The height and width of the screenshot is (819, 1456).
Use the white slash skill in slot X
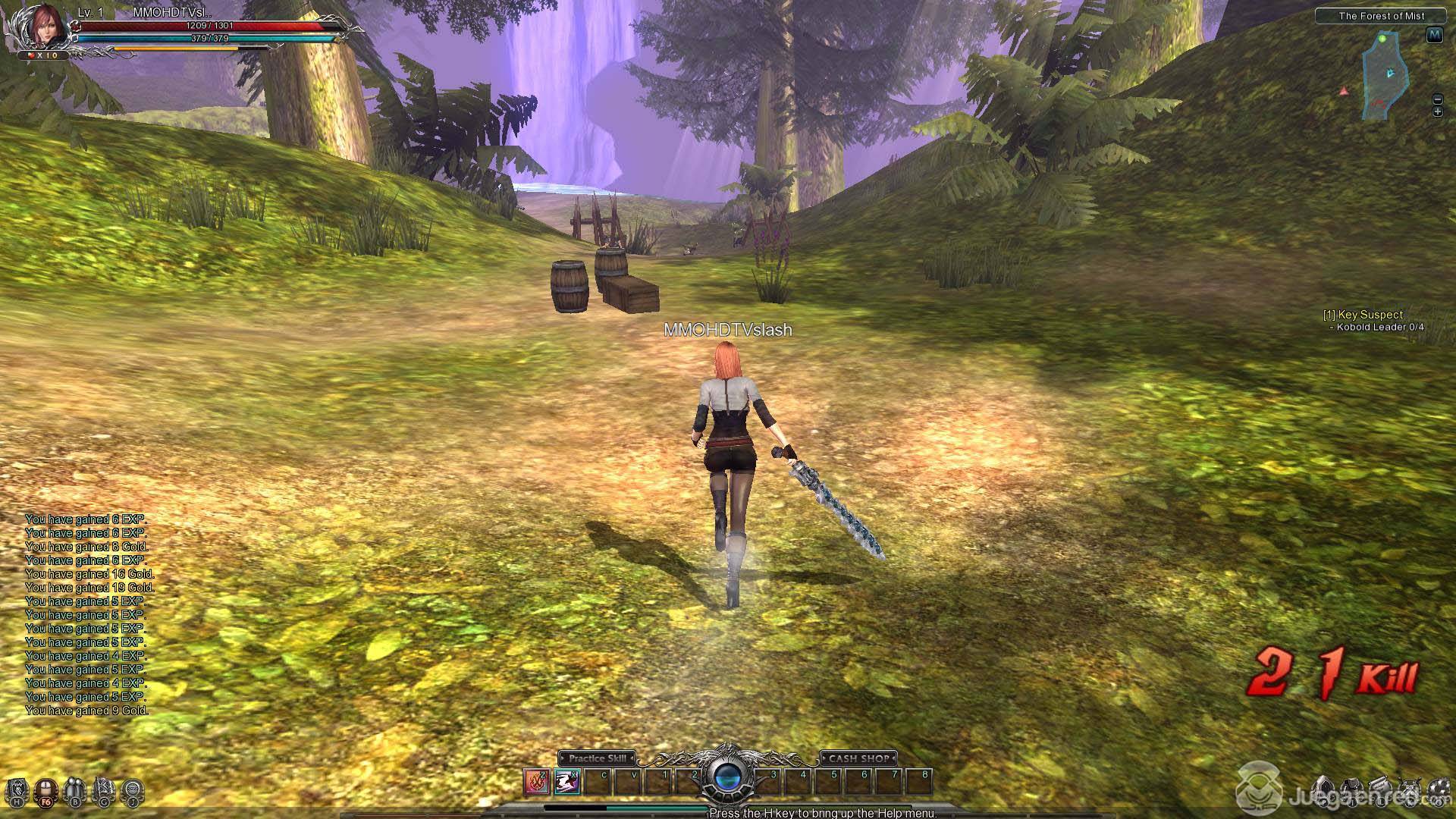point(566,781)
